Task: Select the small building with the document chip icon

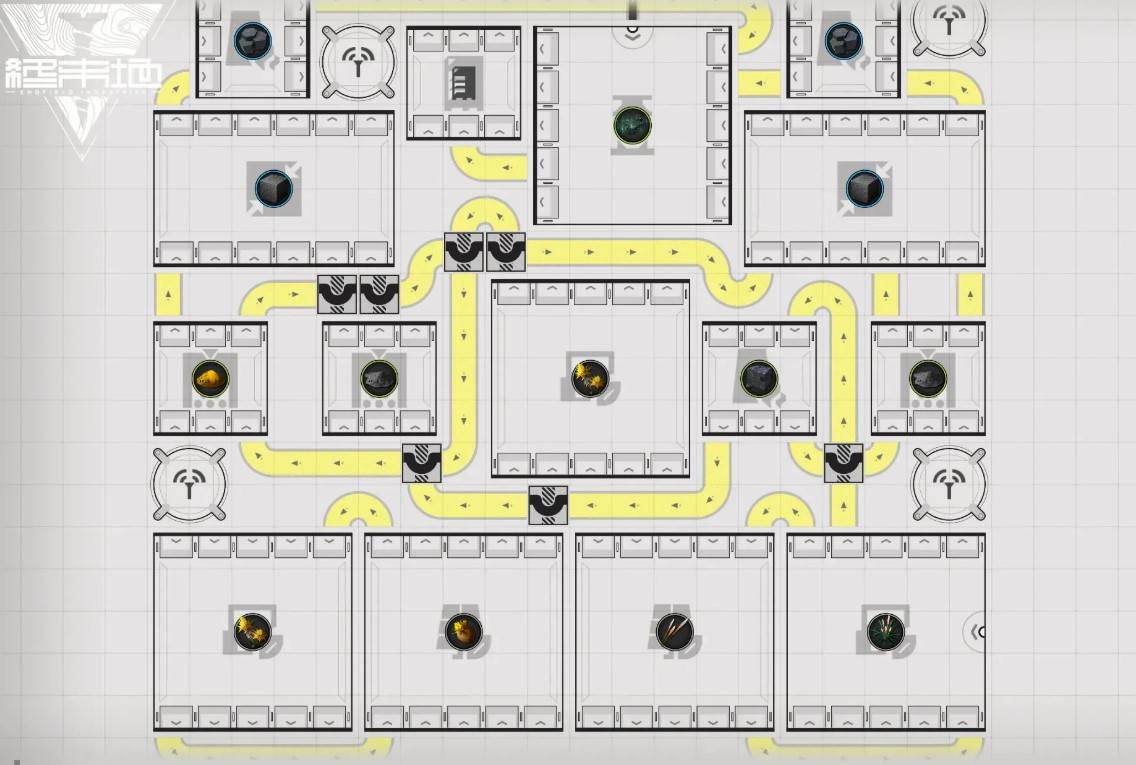Action: click(463, 82)
